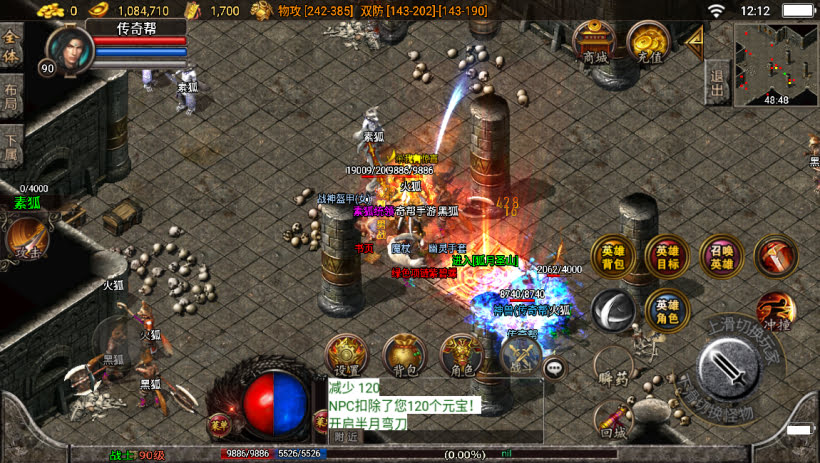Open the 英雄角色 hero character panel

pos(666,310)
